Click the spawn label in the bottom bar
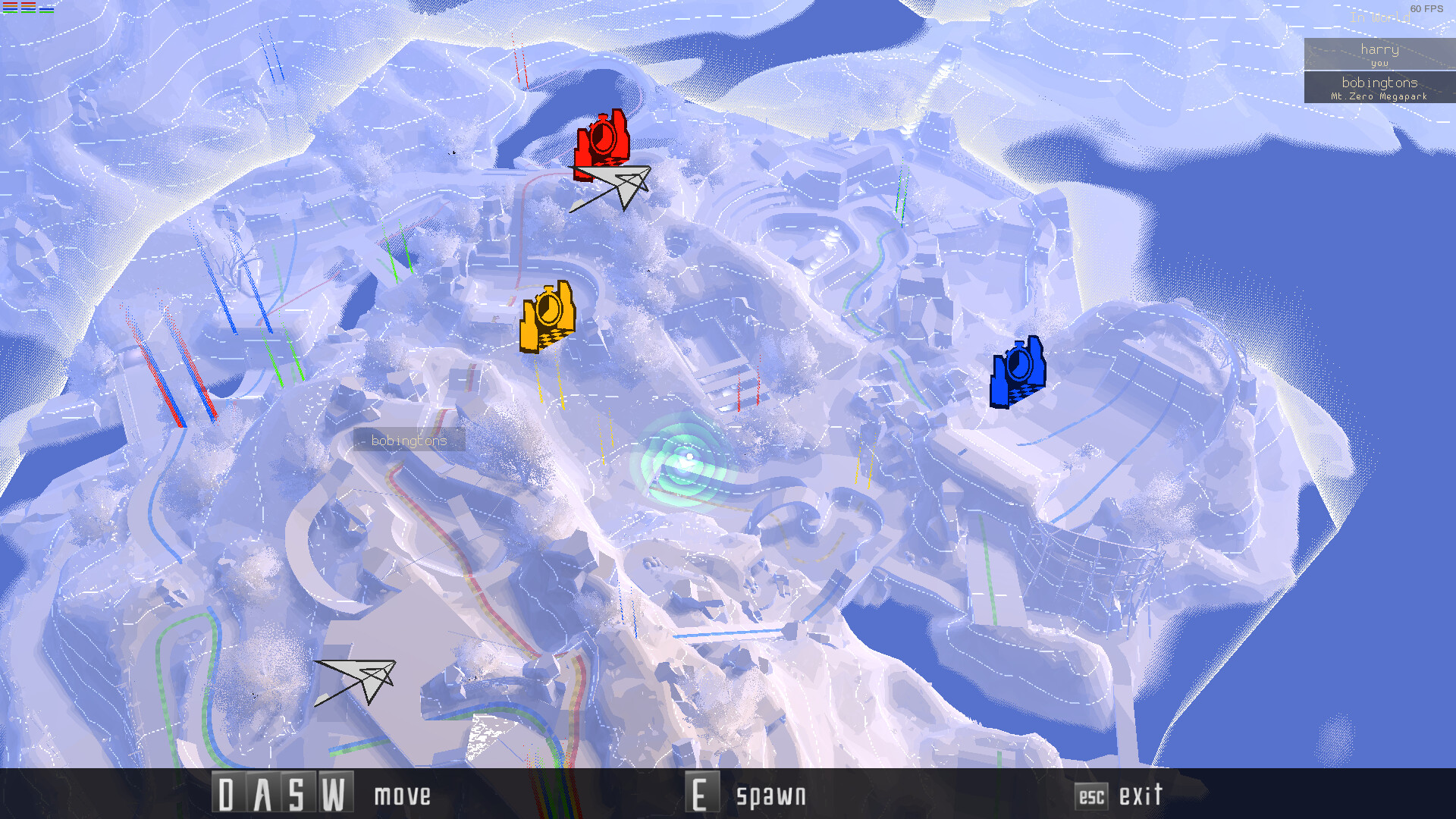This screenshot has height=819, width=1456. (770, 795)
